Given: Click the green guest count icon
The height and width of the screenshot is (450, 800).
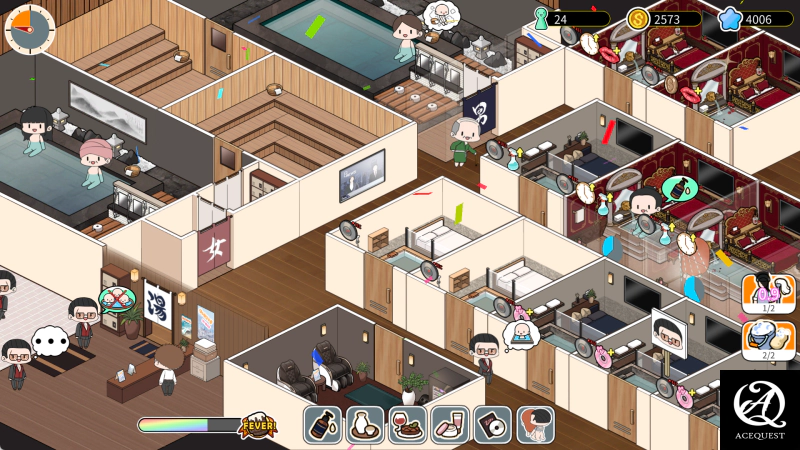Looking at the screenshot, I should click(541, 19).
